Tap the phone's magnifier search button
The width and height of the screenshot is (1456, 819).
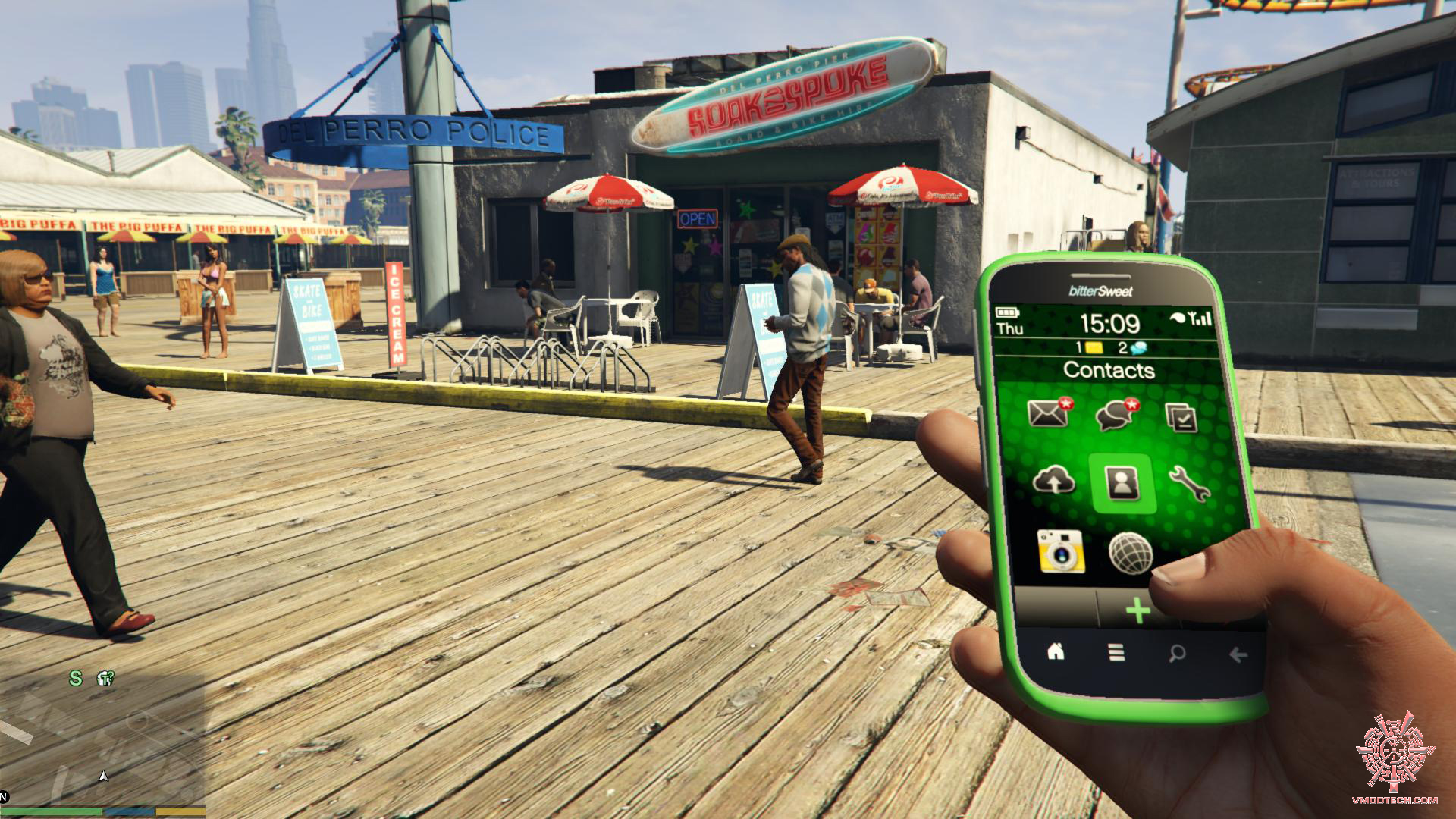tap(1177, 654)
